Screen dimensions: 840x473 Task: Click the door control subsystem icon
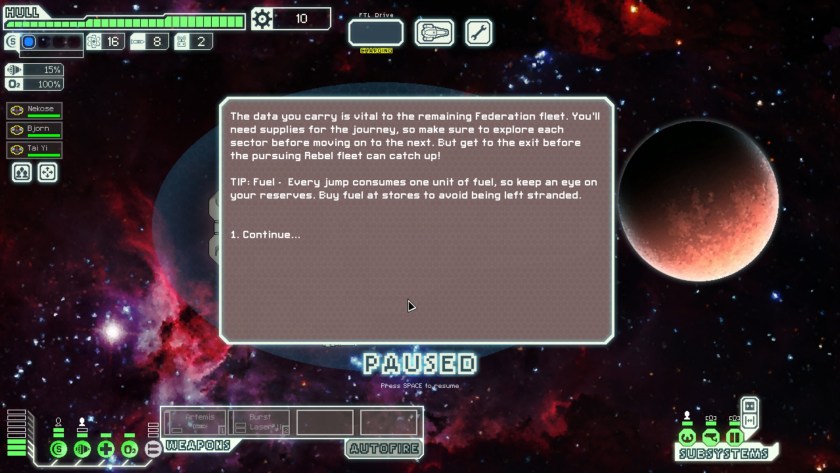click(x=735, y=437)
